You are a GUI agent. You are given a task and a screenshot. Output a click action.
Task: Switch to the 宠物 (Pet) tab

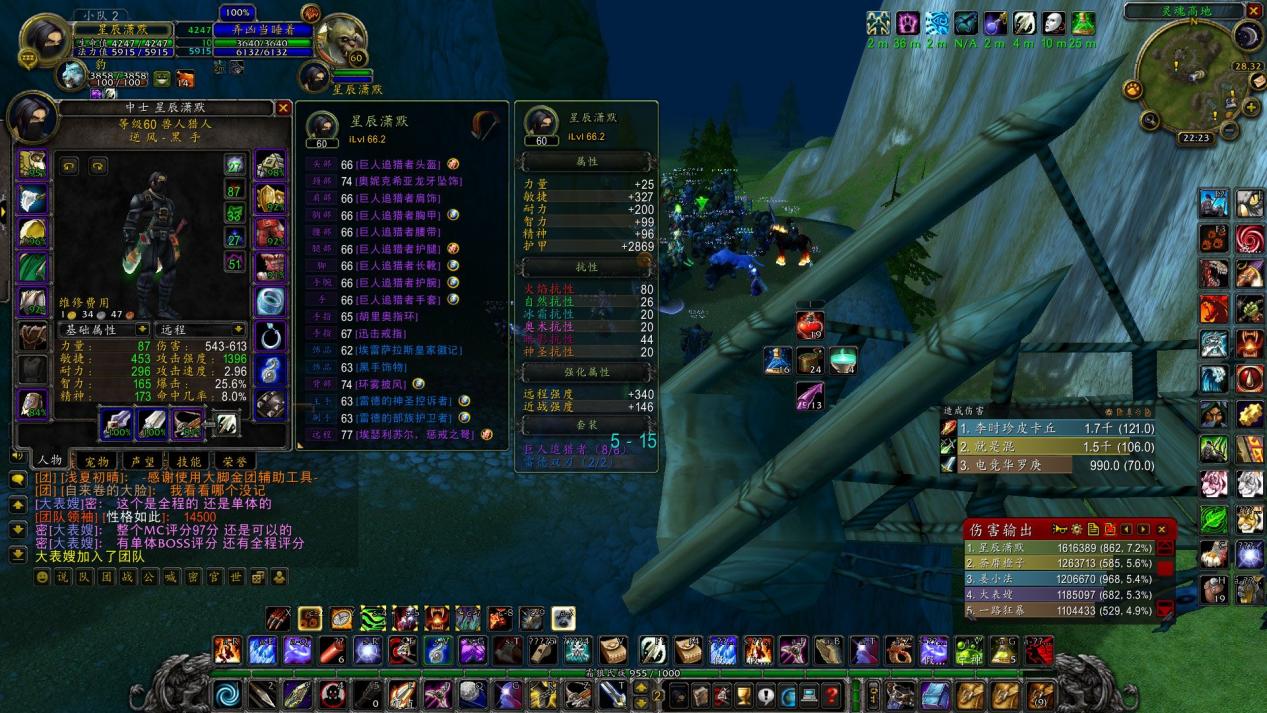point(96,462)
